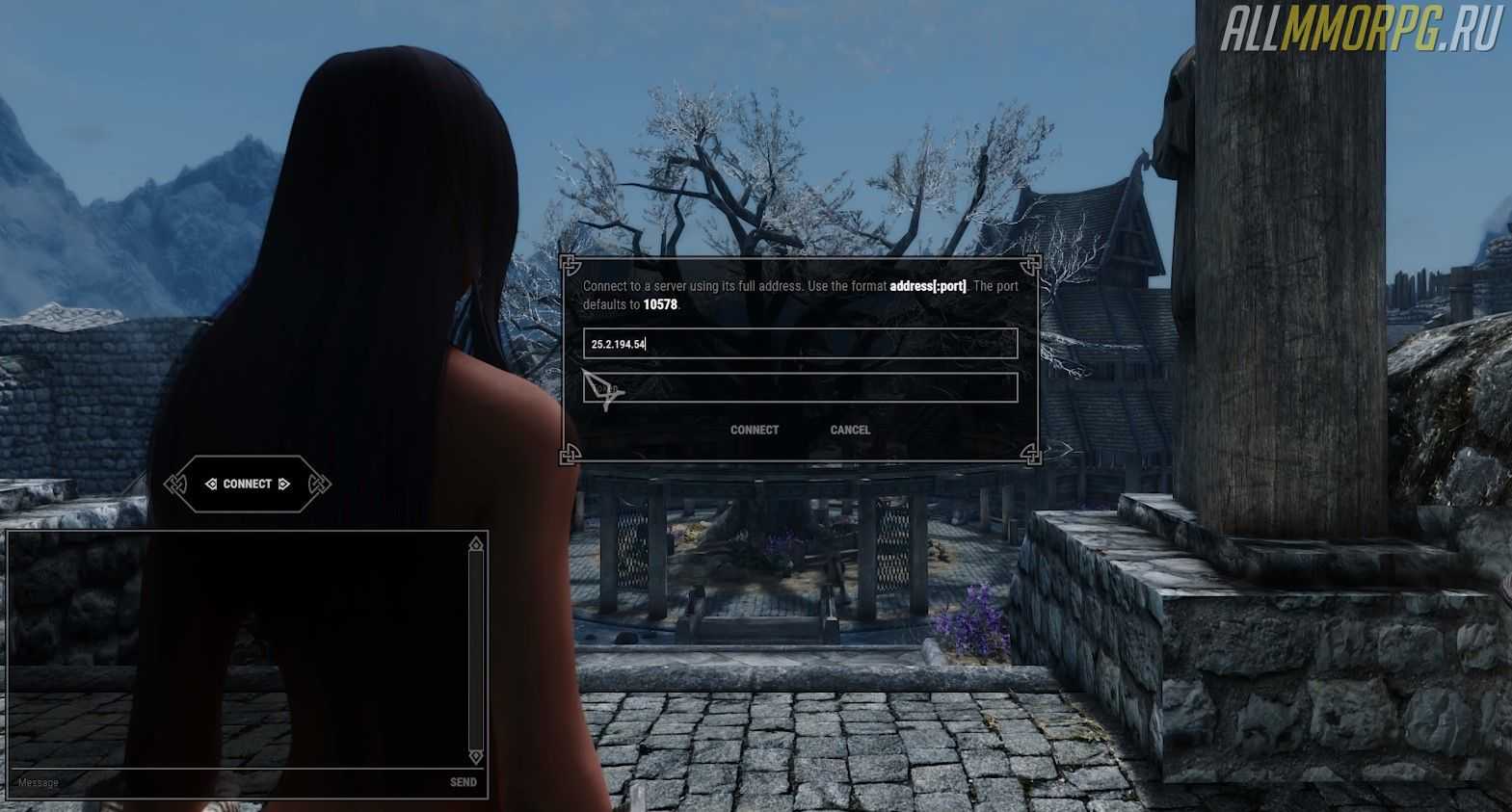Image resolution: width=1512 pixels, height=812 pixels.
Task: Send the chat message with SEND
Action: coord(463,782)
